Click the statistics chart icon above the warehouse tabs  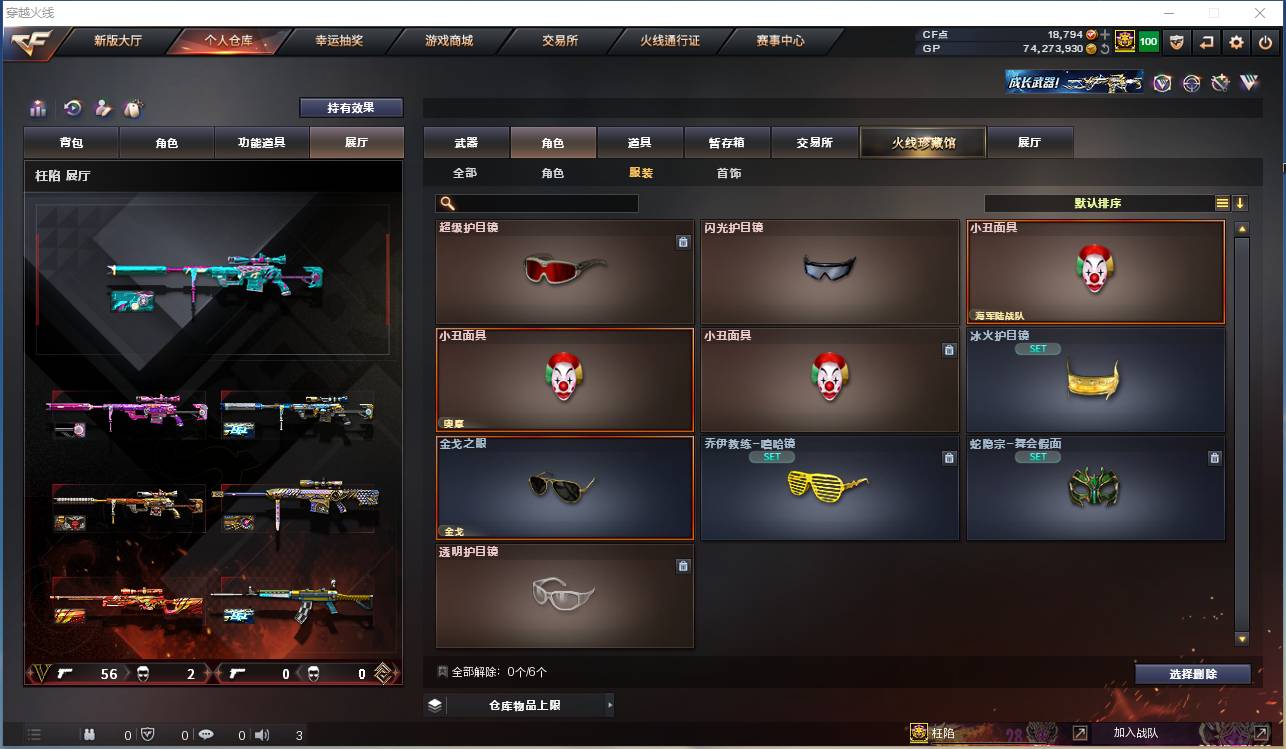(x=36, y=107)
